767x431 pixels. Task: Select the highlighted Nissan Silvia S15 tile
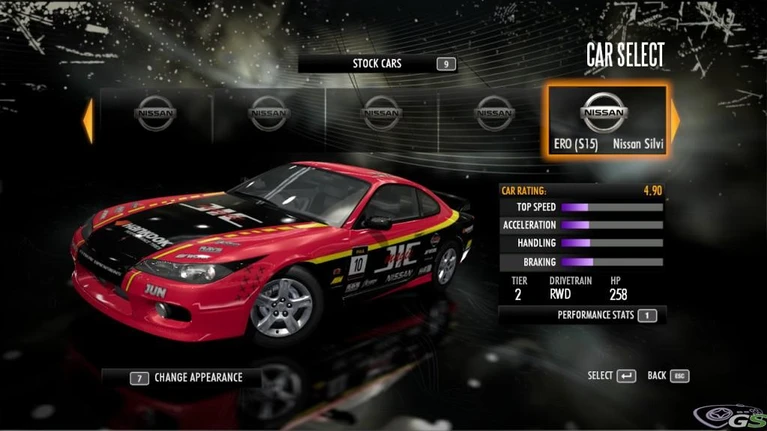605,121
